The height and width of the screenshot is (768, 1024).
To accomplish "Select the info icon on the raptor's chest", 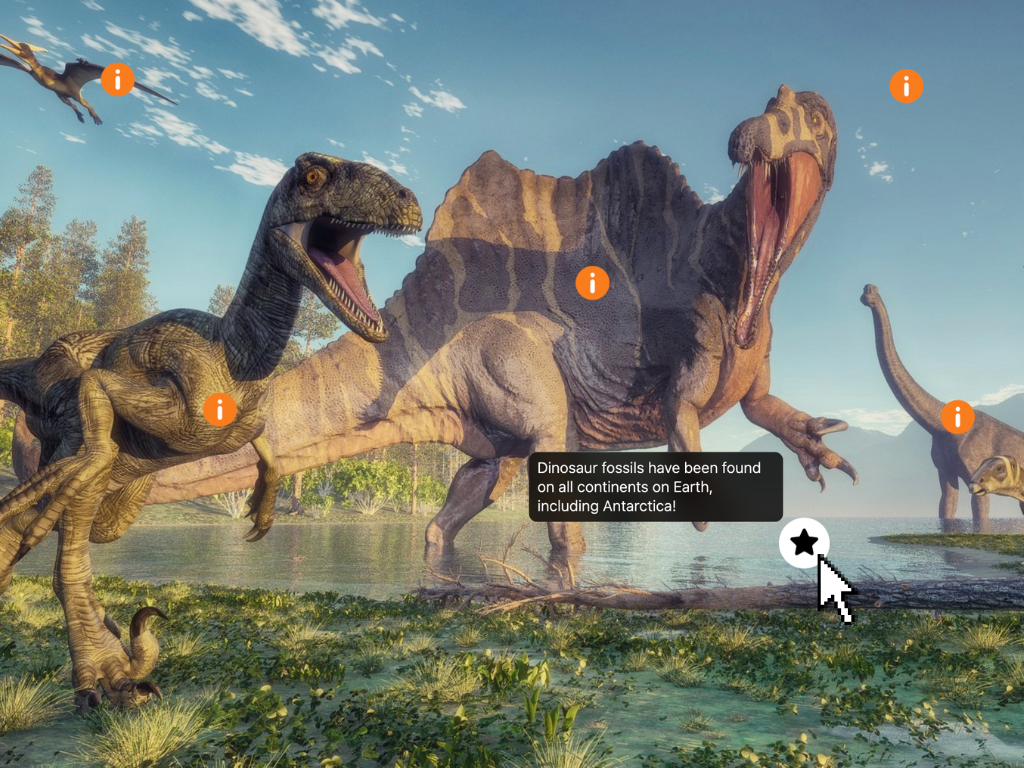I will (x=219, y=409).
